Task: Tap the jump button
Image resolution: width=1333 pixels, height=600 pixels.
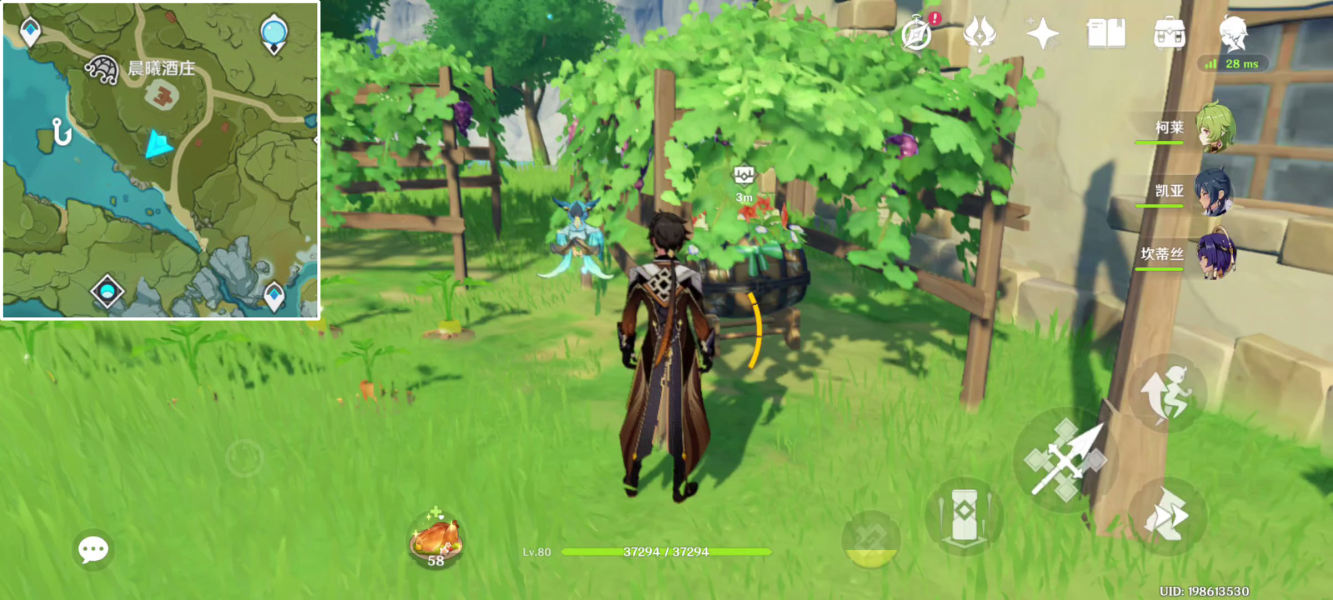Action: pos(1168,392)
